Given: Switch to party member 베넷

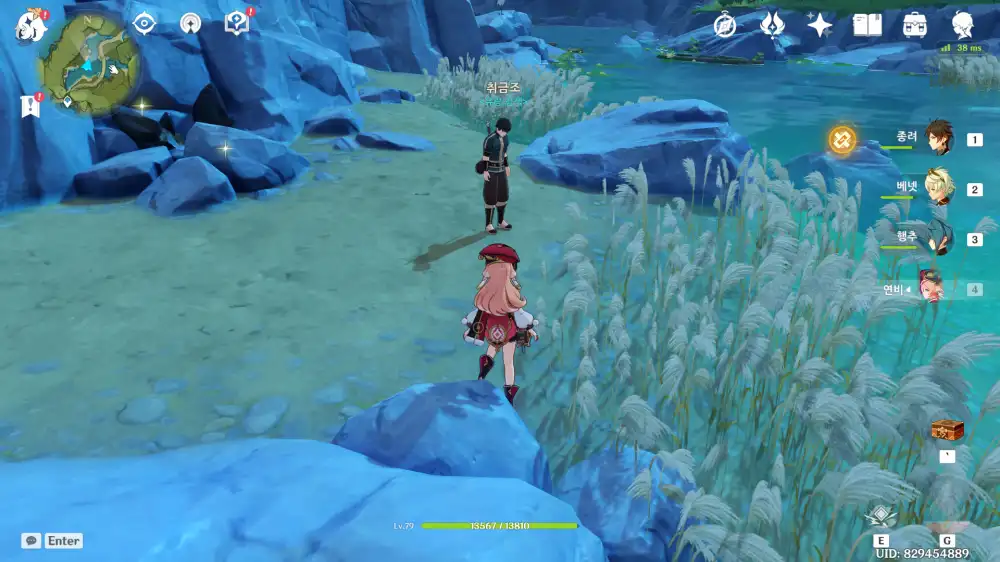Looking at the screenshot, I should (938, 188).
